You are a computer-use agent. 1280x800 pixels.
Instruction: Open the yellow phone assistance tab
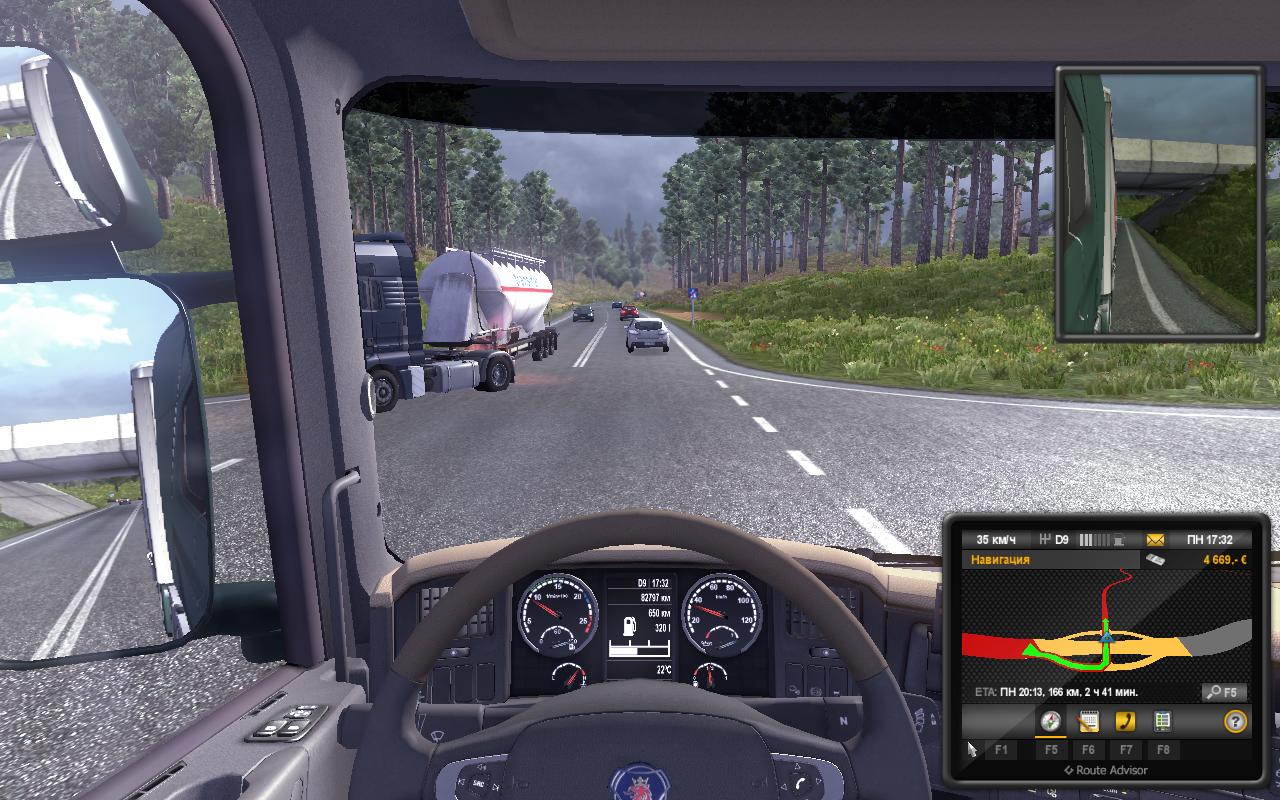coord(1125,721)
